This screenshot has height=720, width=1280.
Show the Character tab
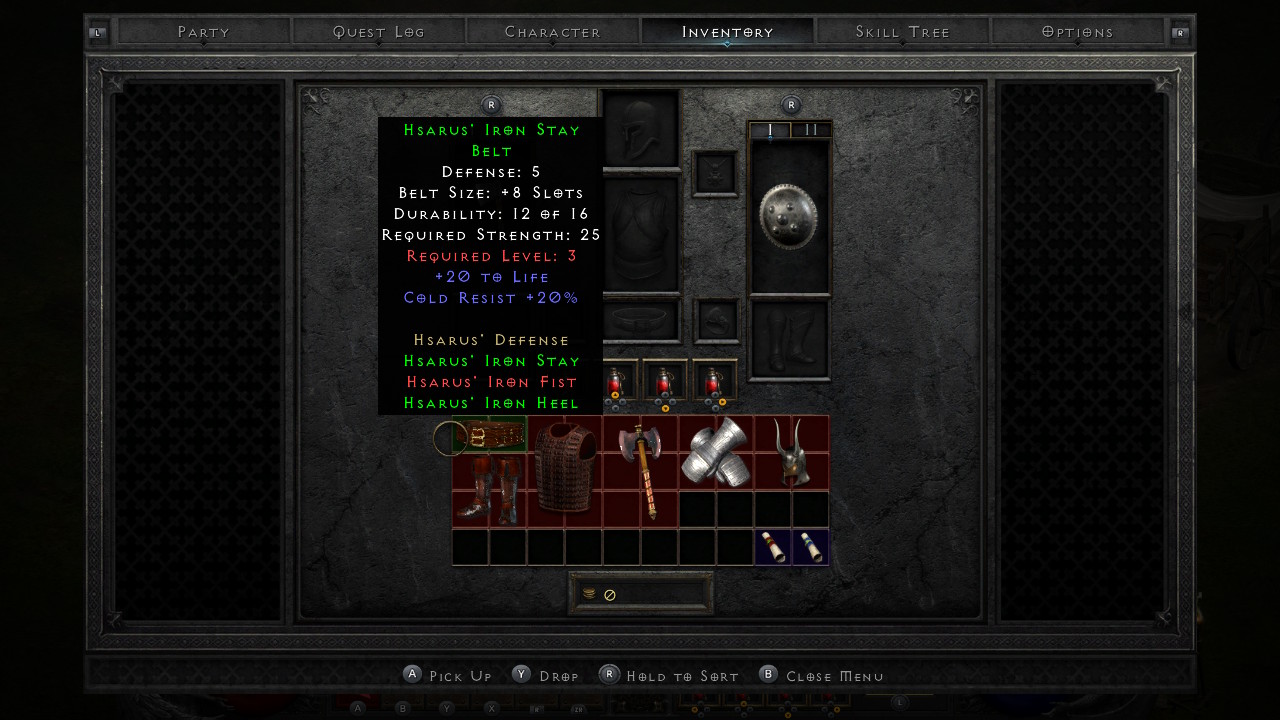[553, 32]
